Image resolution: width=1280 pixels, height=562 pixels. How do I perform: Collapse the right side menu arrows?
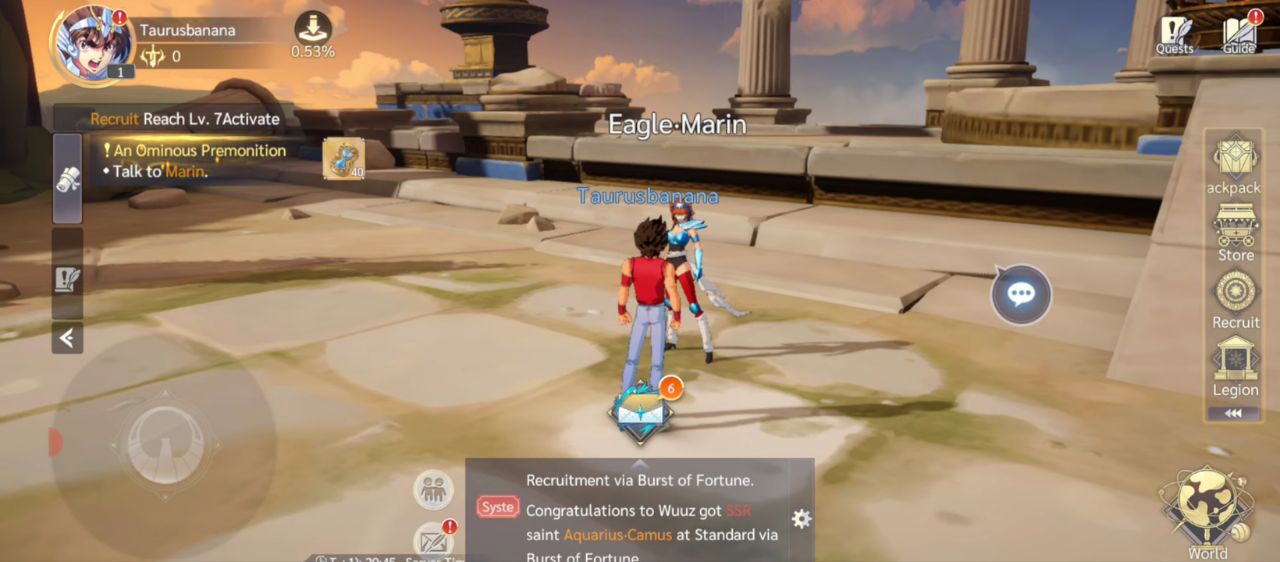pos(1233,413)
